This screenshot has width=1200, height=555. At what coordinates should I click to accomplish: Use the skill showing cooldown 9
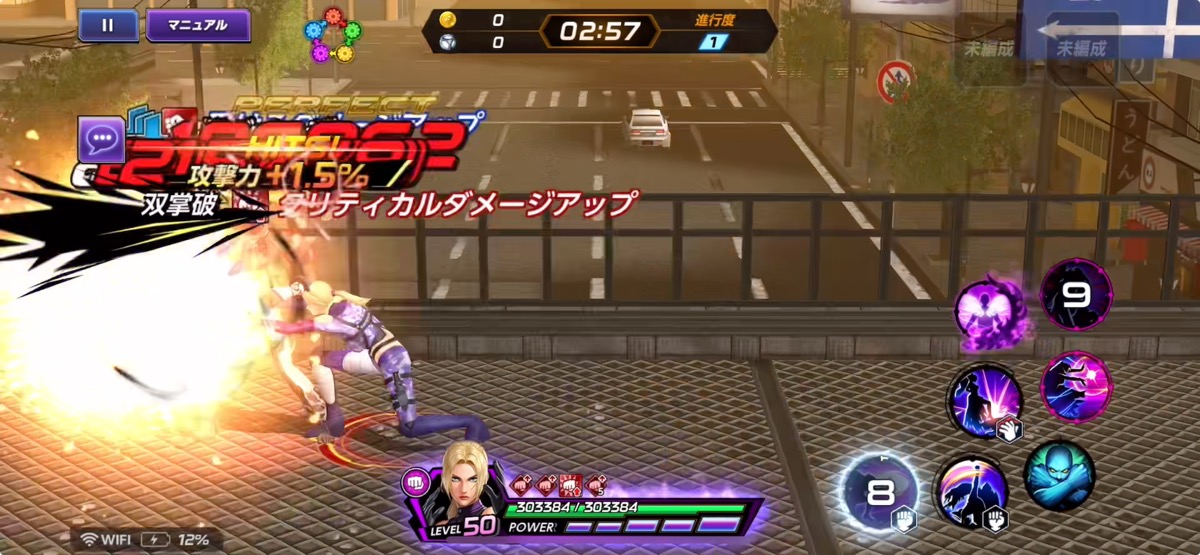(1076, 294)
